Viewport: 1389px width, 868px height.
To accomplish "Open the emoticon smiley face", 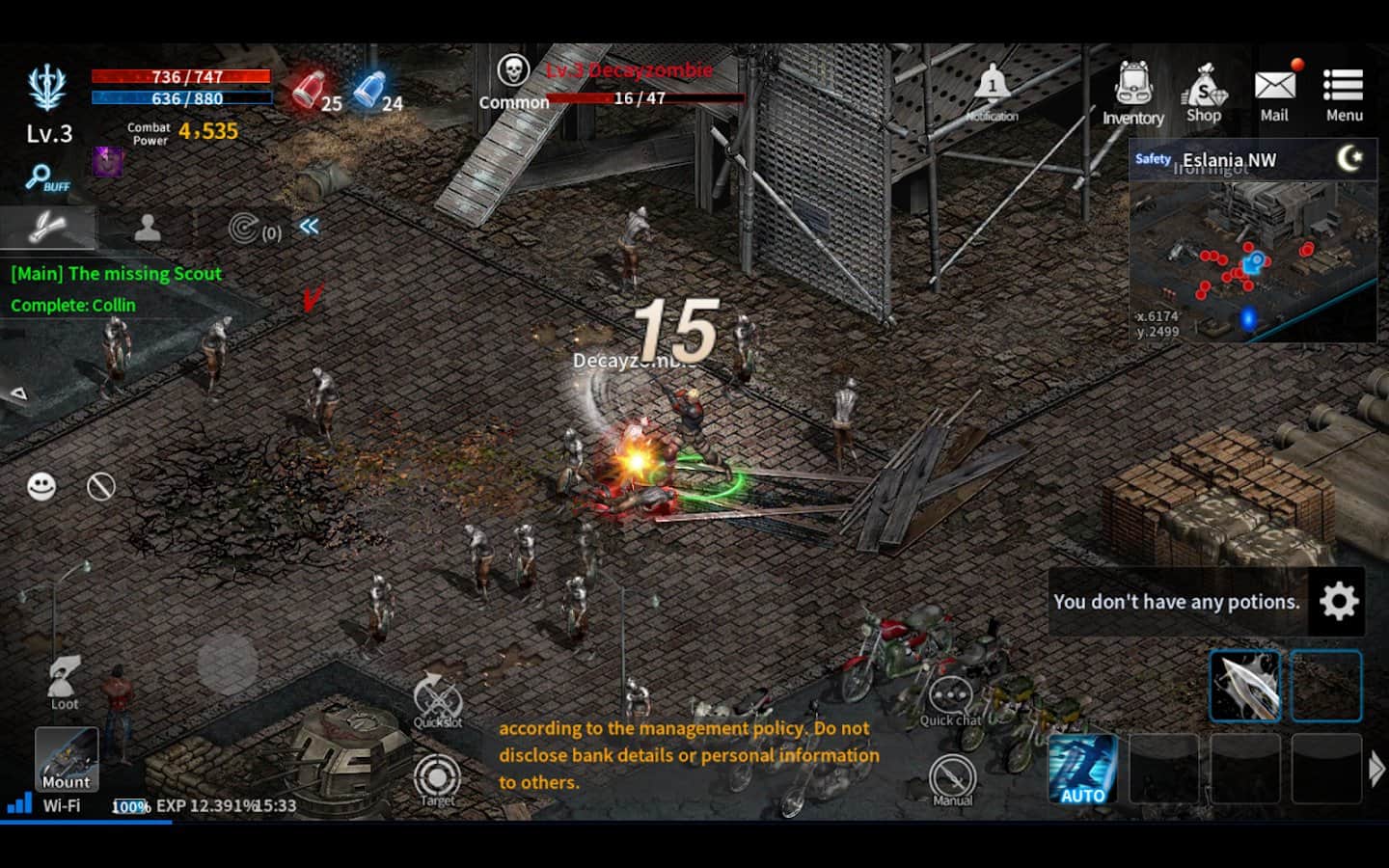I will pos(41,486).
